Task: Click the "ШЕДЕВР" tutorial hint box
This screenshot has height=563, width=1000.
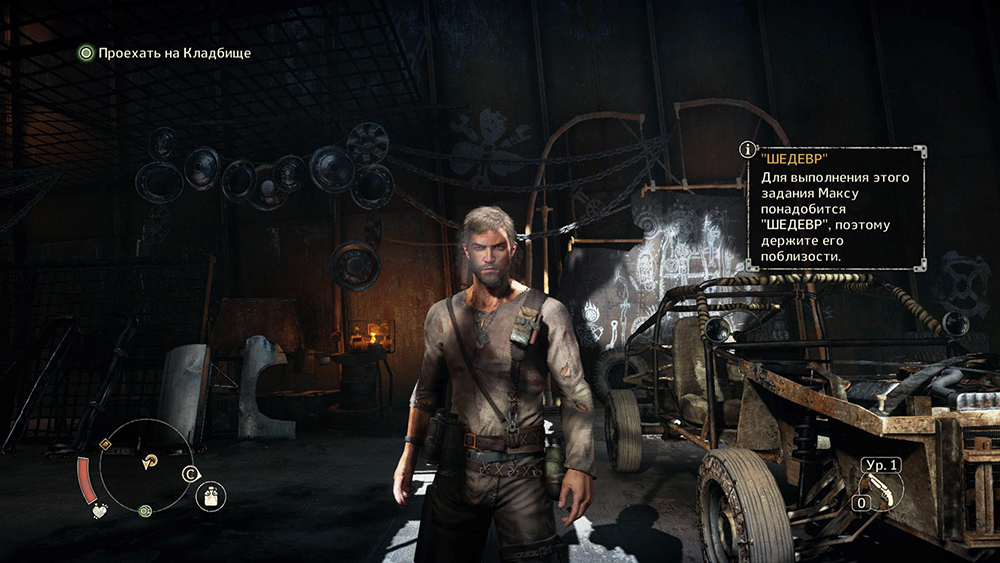Action: coord(836,208)
